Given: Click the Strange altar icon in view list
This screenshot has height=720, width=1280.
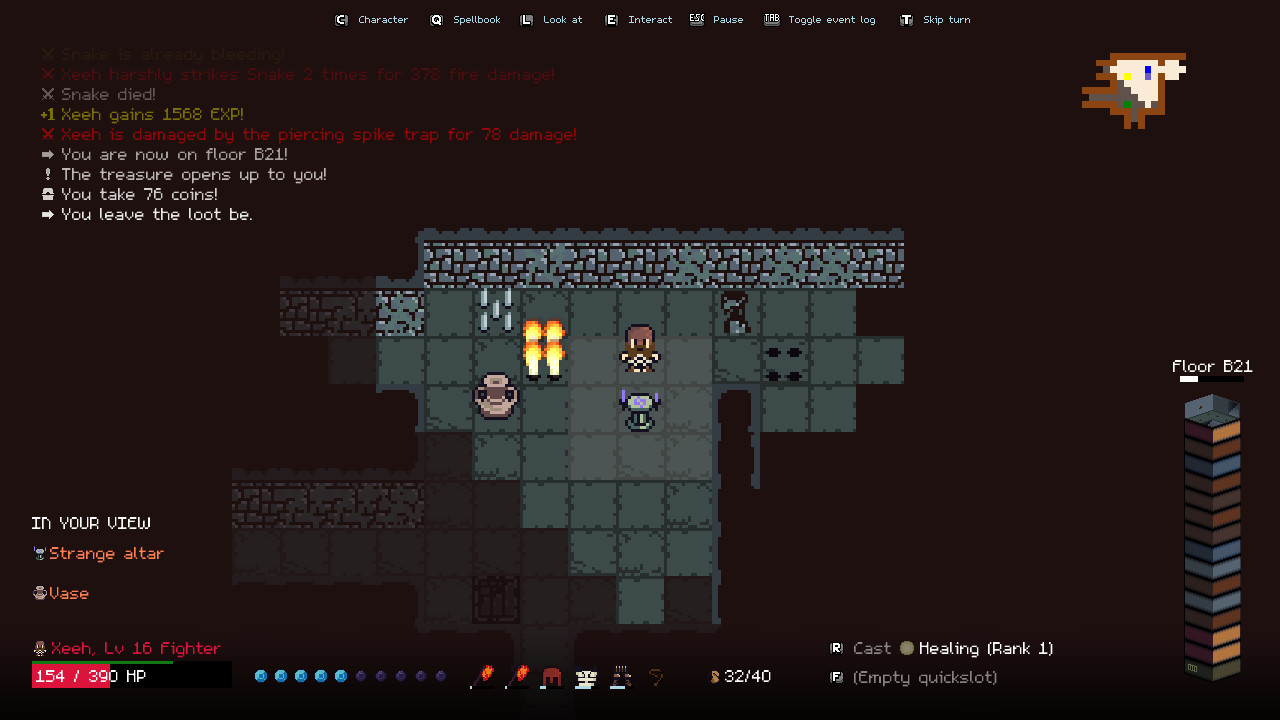Looking at the screenshot, I should [x=38, y=553].
